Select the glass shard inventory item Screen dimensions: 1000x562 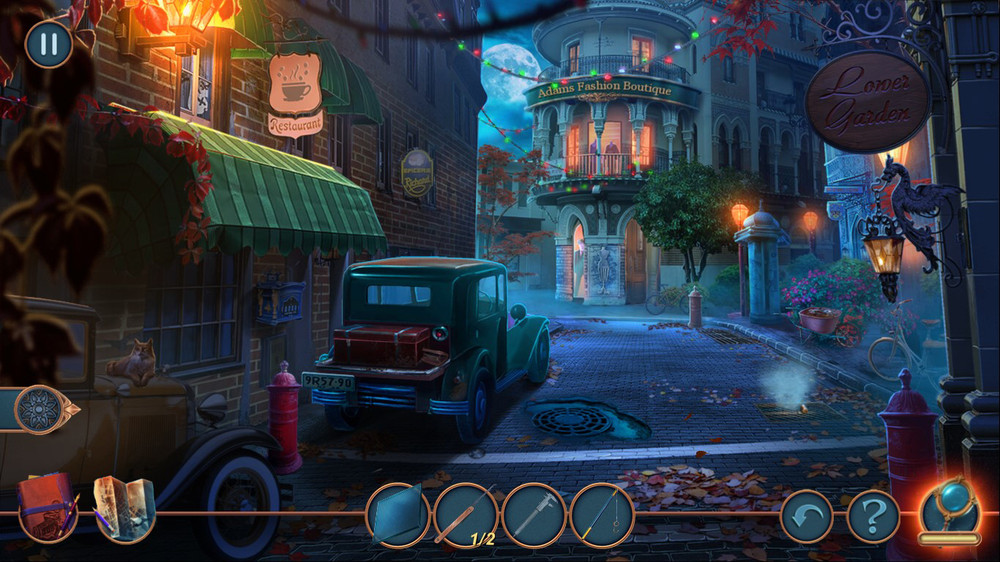point(398,516)
